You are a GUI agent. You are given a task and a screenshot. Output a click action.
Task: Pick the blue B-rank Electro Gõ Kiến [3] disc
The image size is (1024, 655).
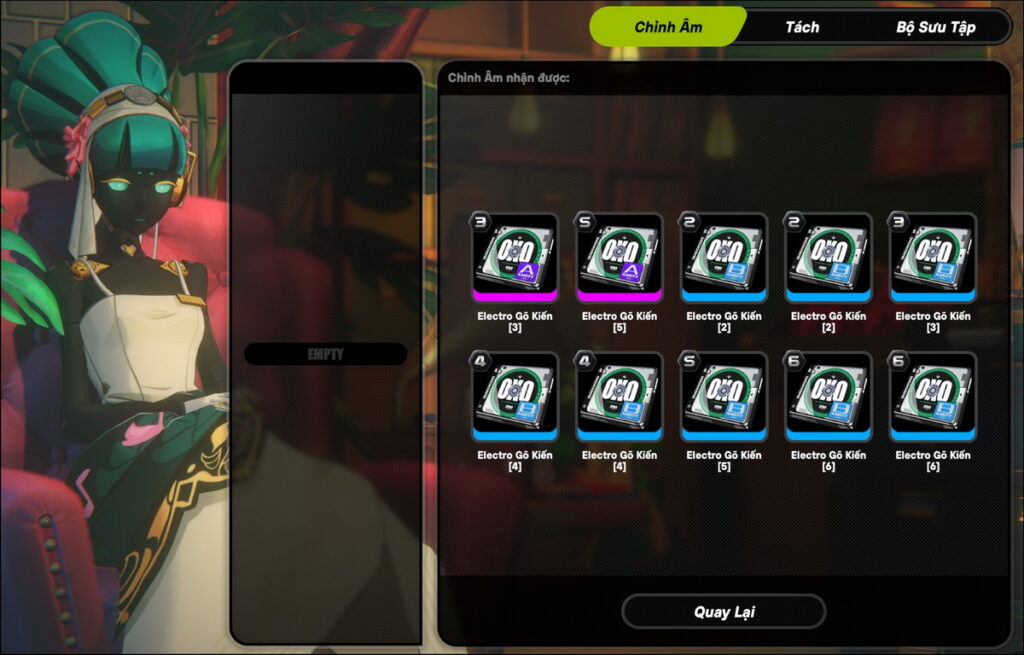coord(932,256)
